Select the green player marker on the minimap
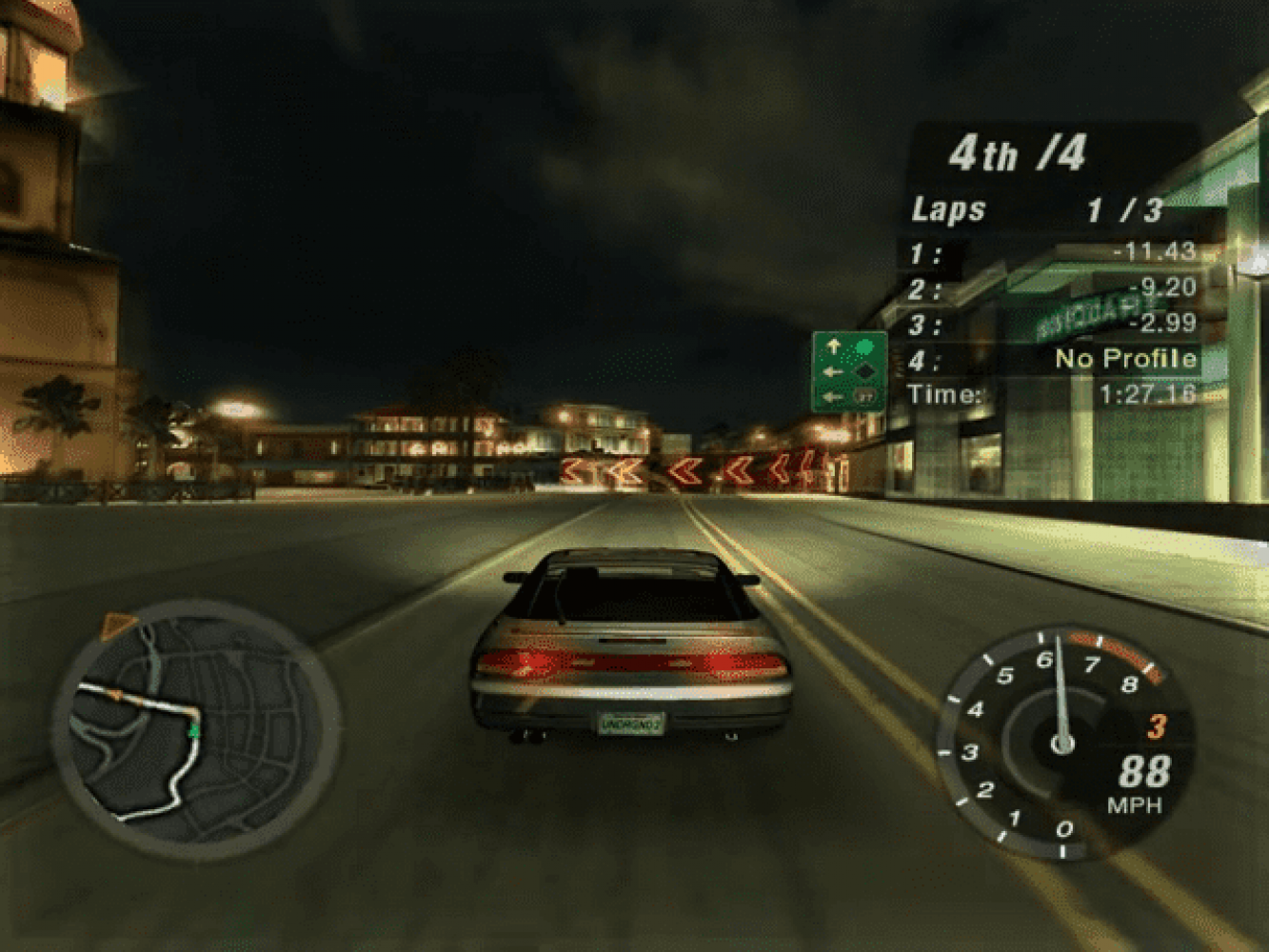The image size is (1269, 952). [x=193, y=730]
